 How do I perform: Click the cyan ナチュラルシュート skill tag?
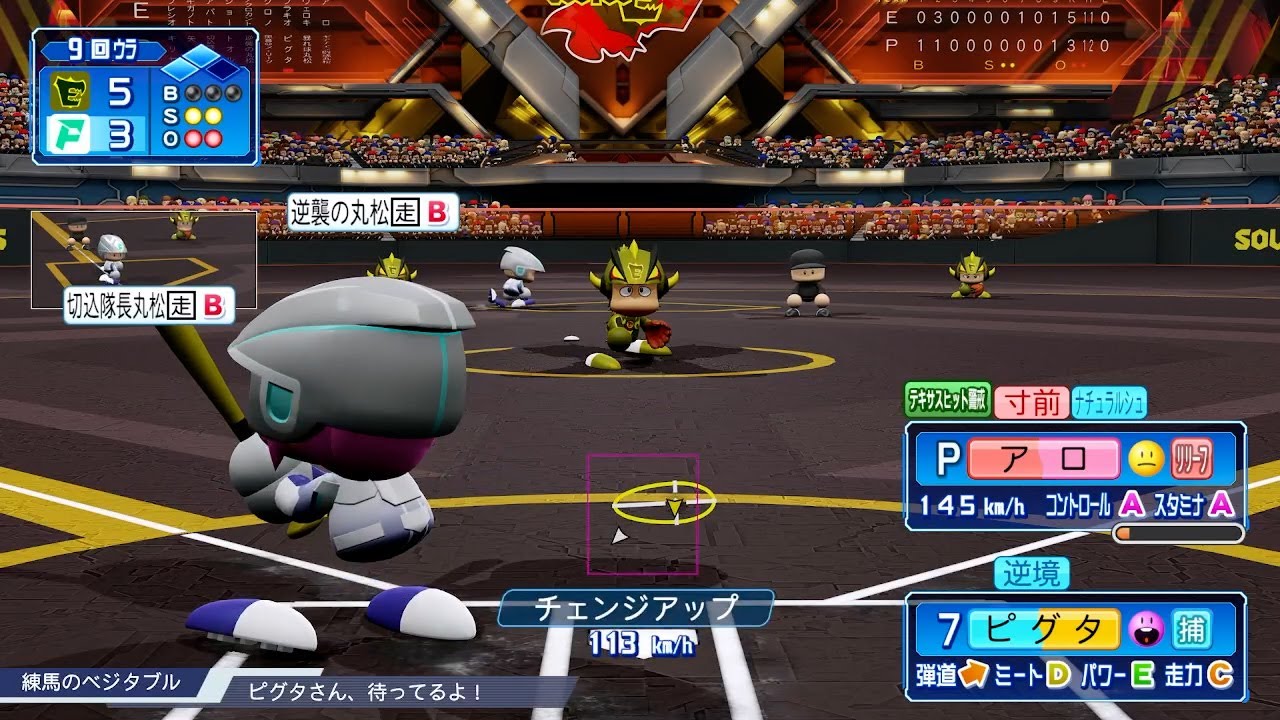click(1109, 402)
